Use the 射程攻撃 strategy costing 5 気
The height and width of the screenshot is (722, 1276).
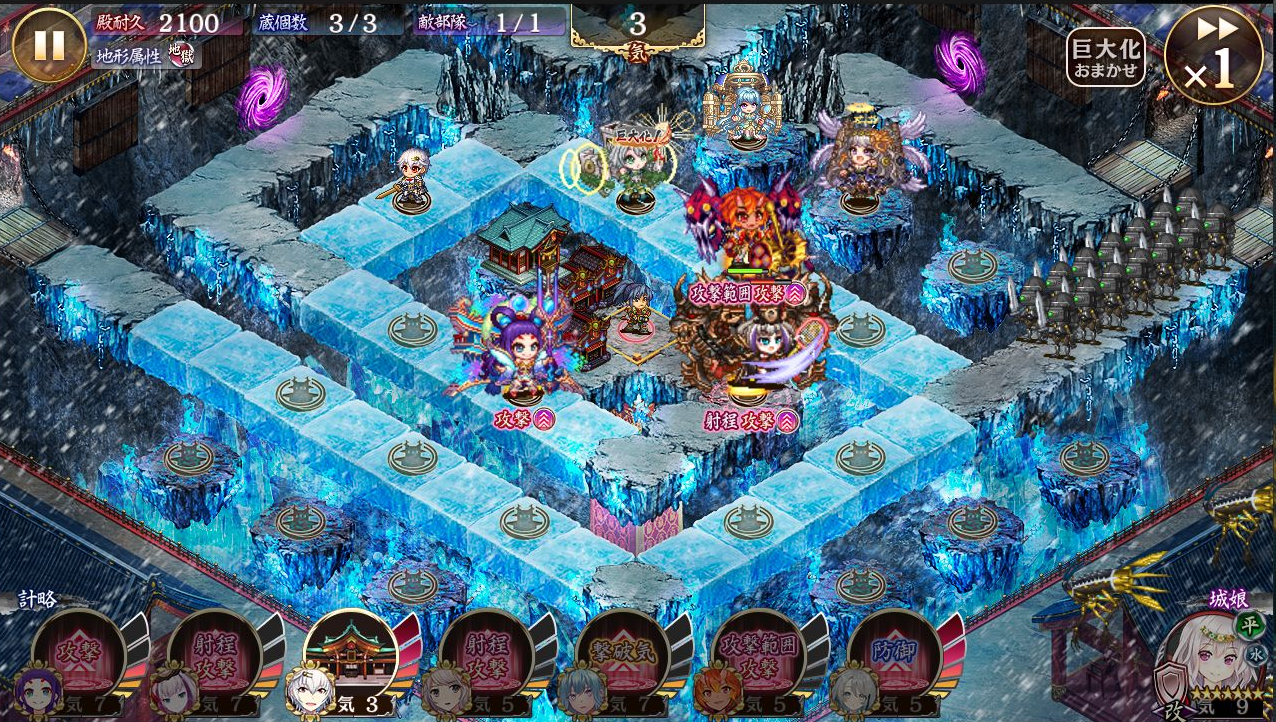(487, 656)
